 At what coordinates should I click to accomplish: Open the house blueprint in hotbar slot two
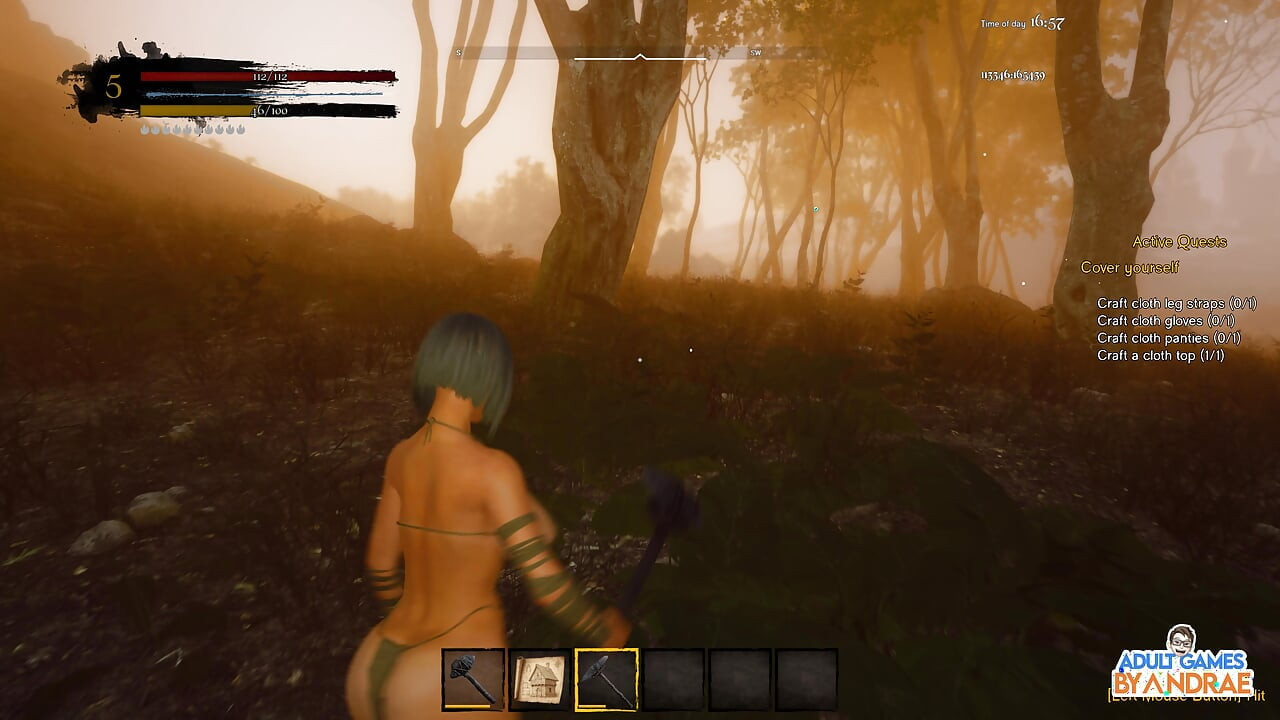click(538, 678)
